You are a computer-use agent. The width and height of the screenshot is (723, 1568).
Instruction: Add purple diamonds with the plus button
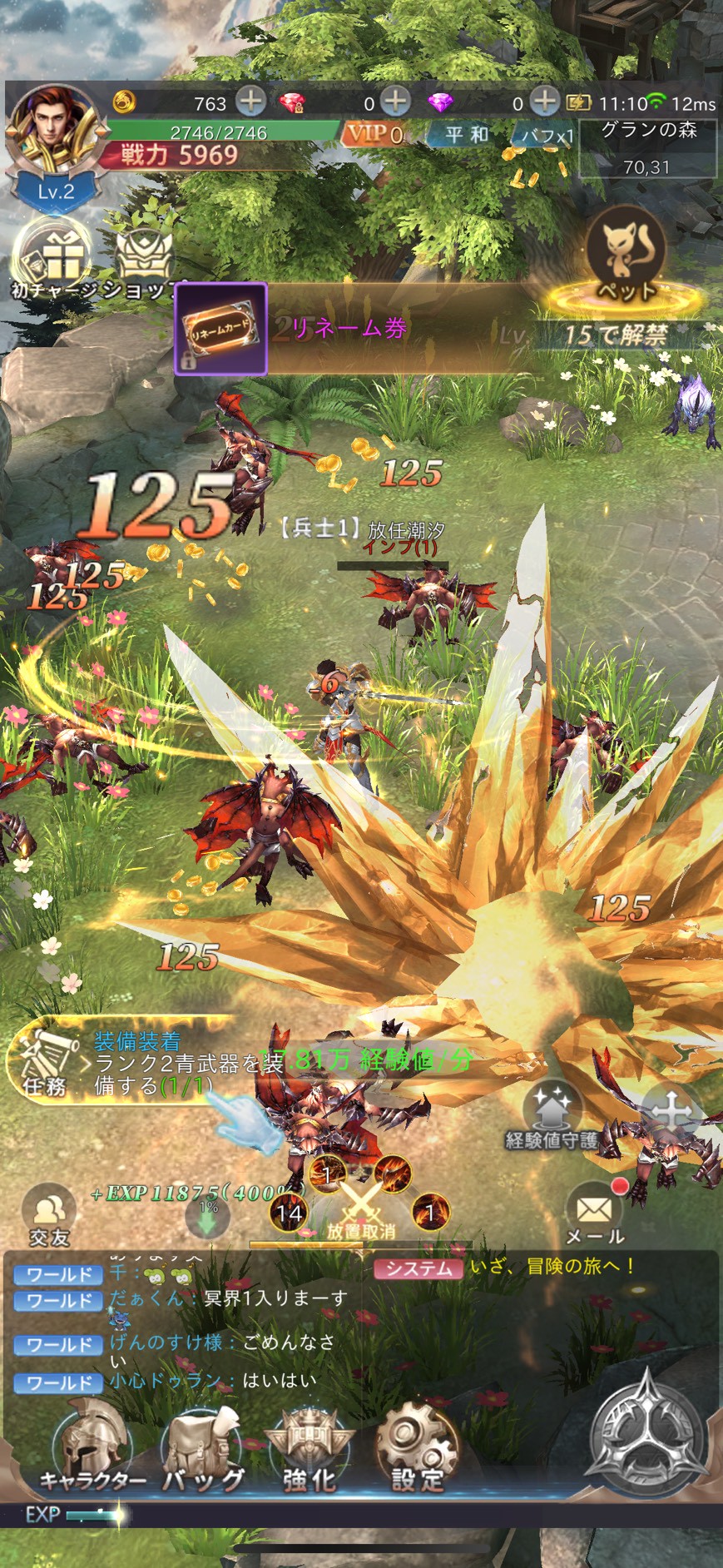[544, 102]
